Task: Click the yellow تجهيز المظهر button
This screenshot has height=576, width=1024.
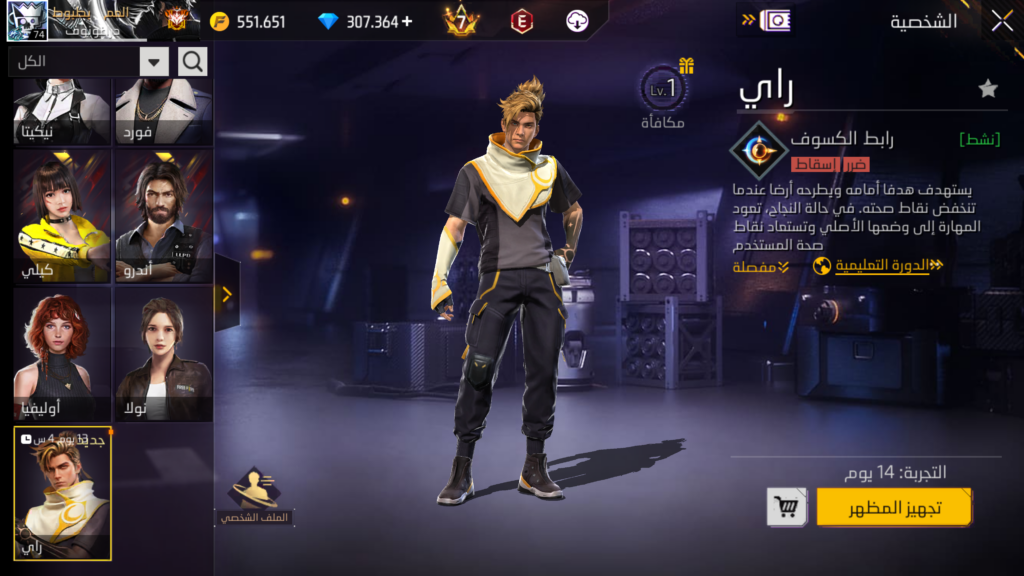Action: point(894,507)
